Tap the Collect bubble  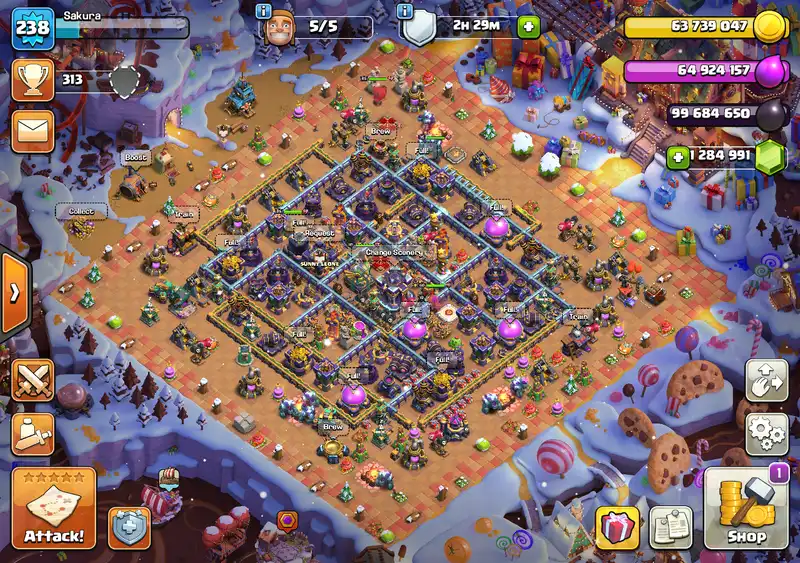pos(80,211)
